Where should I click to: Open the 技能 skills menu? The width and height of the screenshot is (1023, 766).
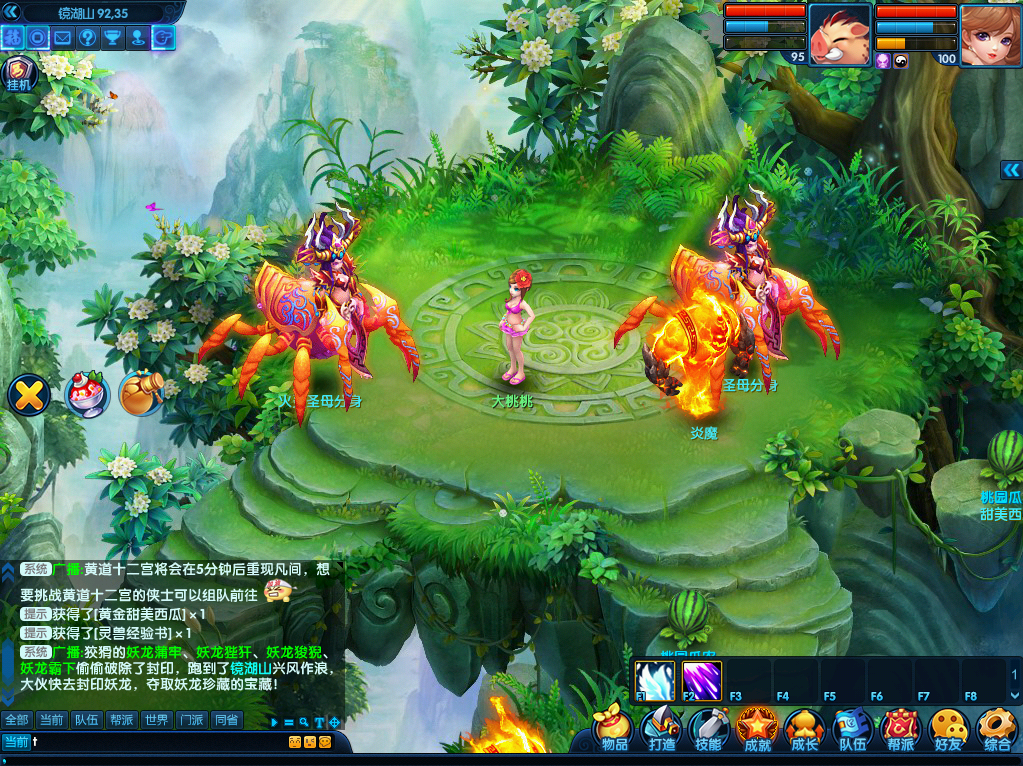pos(709,729)
